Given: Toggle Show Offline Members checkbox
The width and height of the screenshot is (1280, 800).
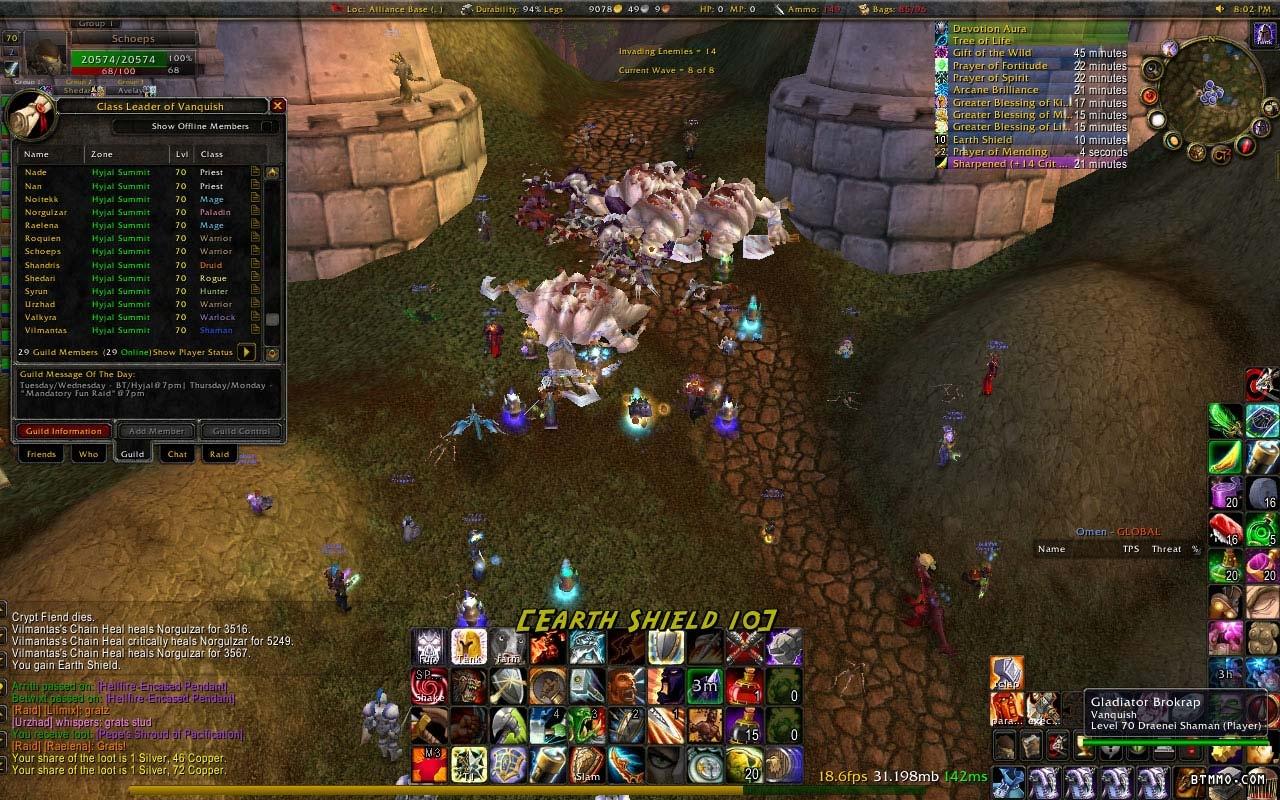Looking at the screenshot, I should (x=268, y=127).
